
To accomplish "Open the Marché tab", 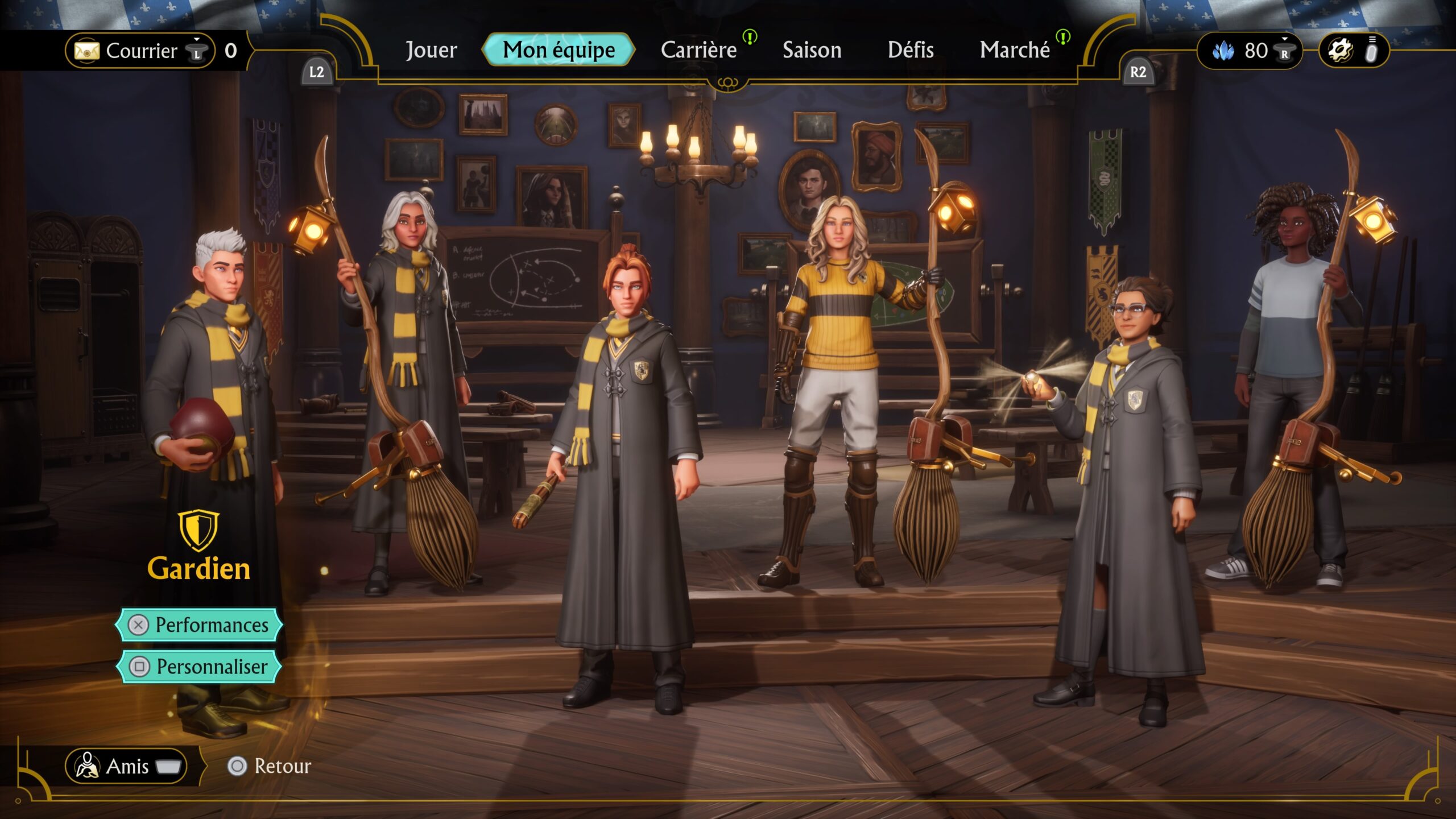I will 1014,50.
